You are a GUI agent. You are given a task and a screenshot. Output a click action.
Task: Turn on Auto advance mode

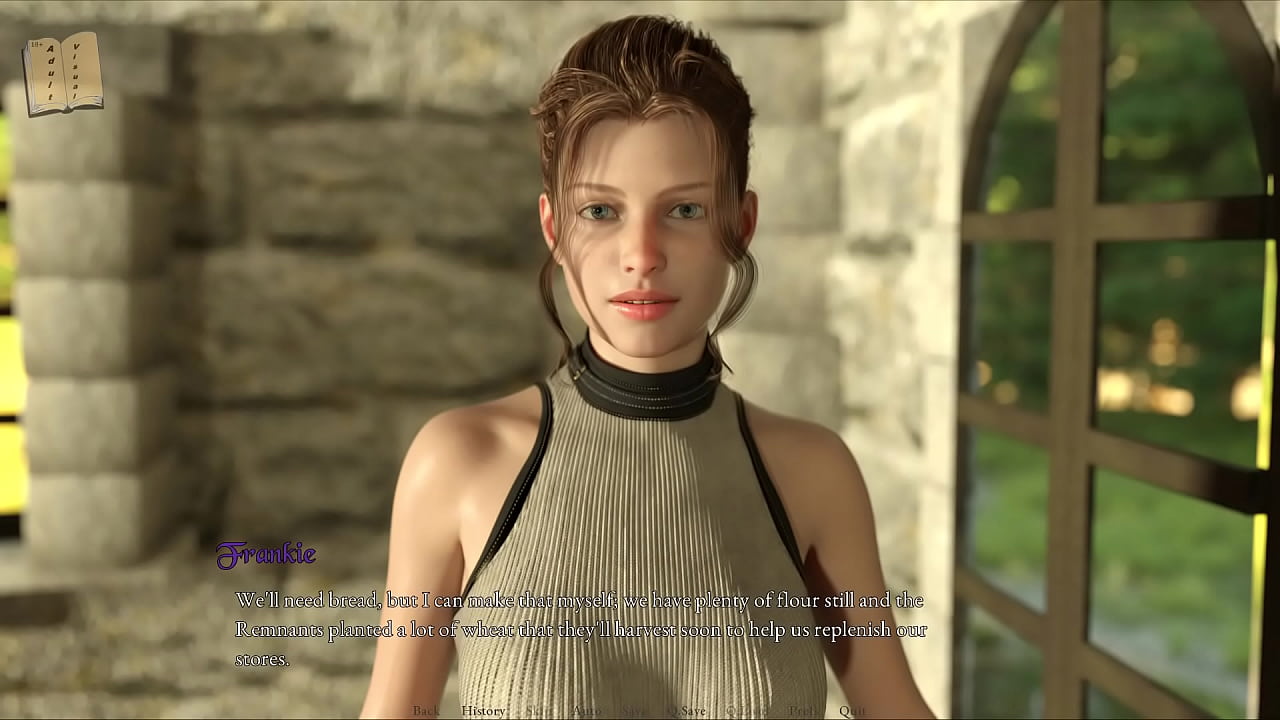(x=587, y=711)
